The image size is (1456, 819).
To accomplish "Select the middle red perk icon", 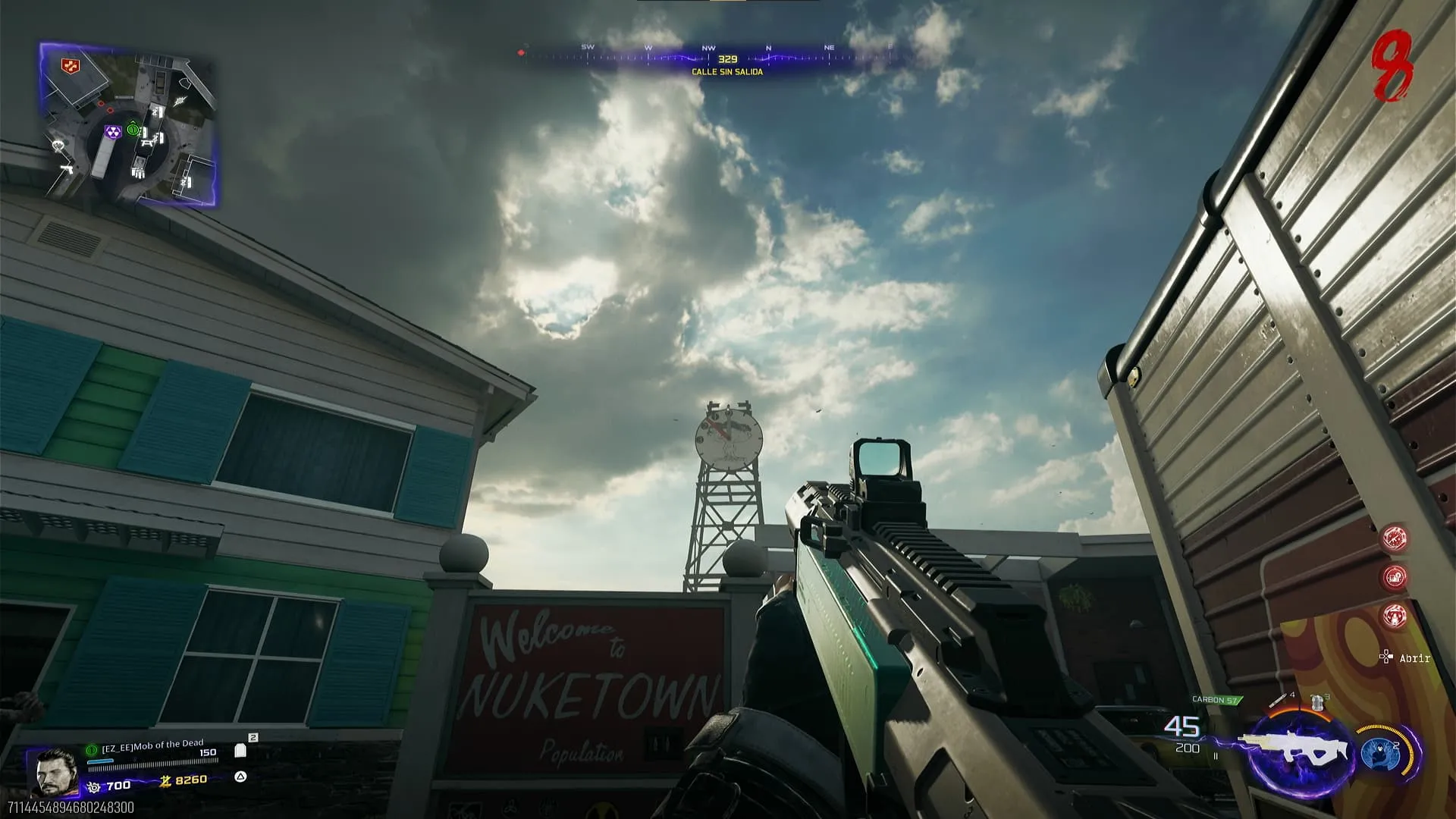I will [1395, 577].
